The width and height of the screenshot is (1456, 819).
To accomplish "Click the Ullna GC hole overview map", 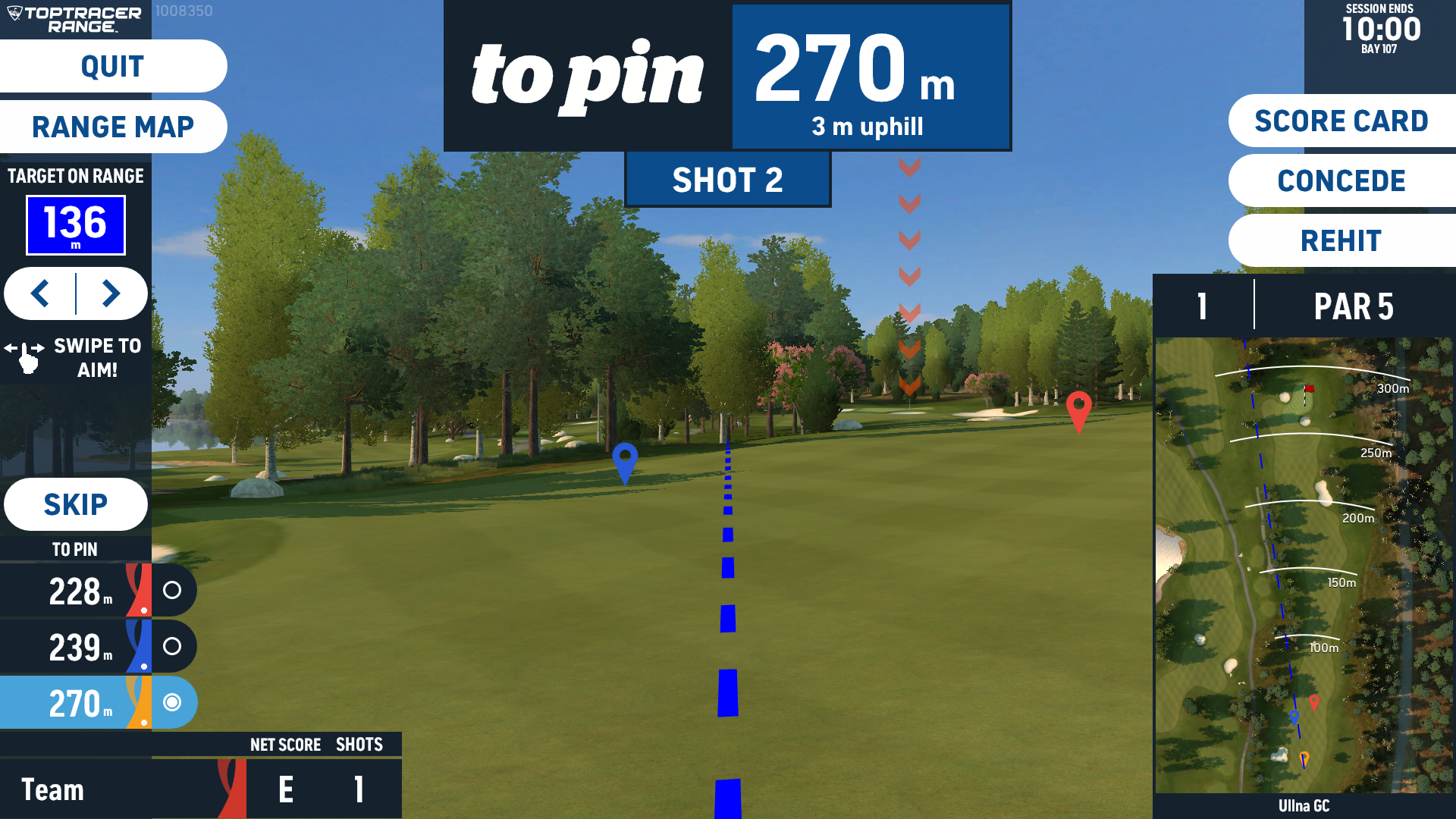I will click(x=1304, y=565).
